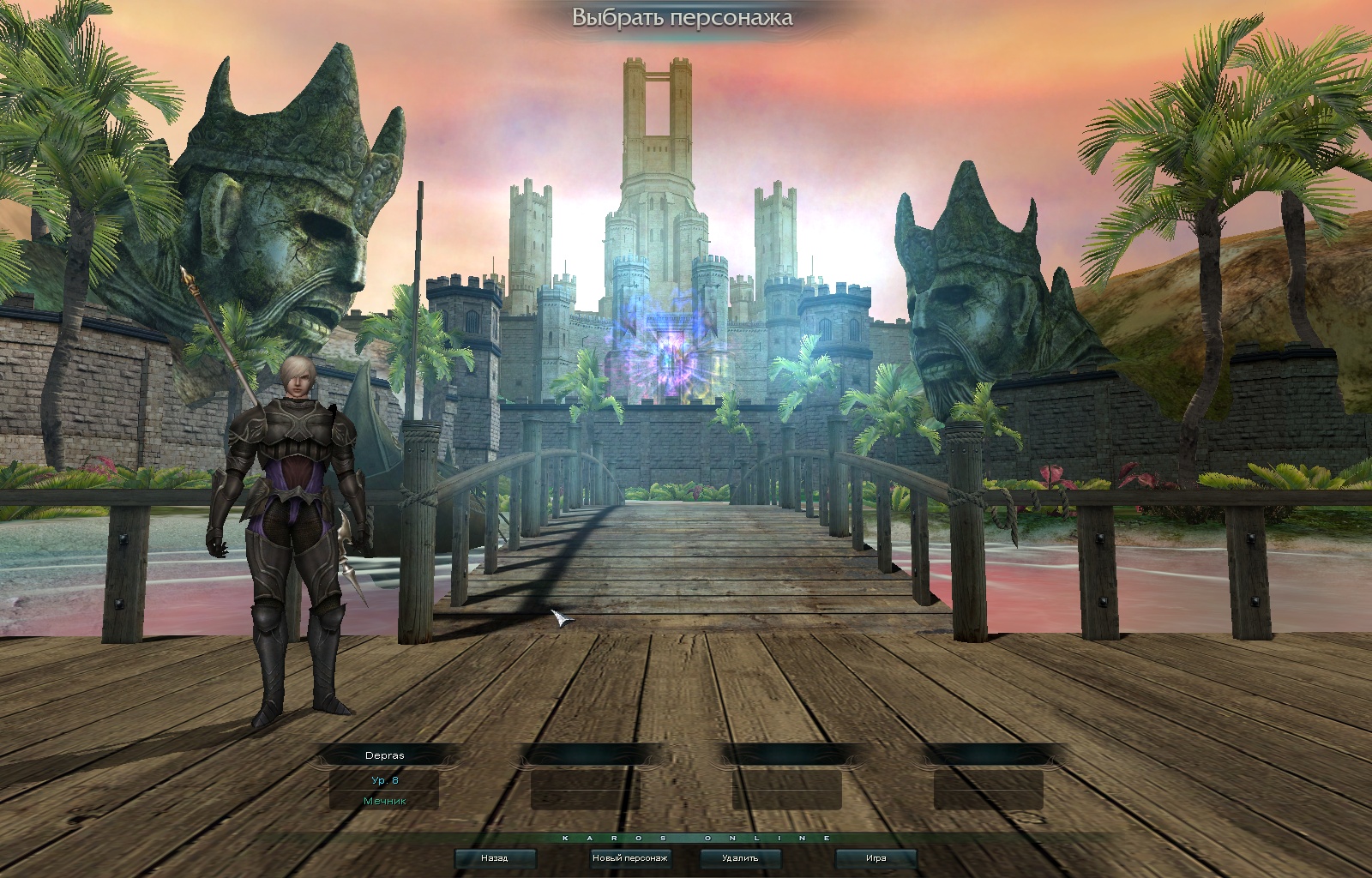Create a new character with Новый персонаж
This screenshot has width=1372, height=878.
[x=630, y=857]
